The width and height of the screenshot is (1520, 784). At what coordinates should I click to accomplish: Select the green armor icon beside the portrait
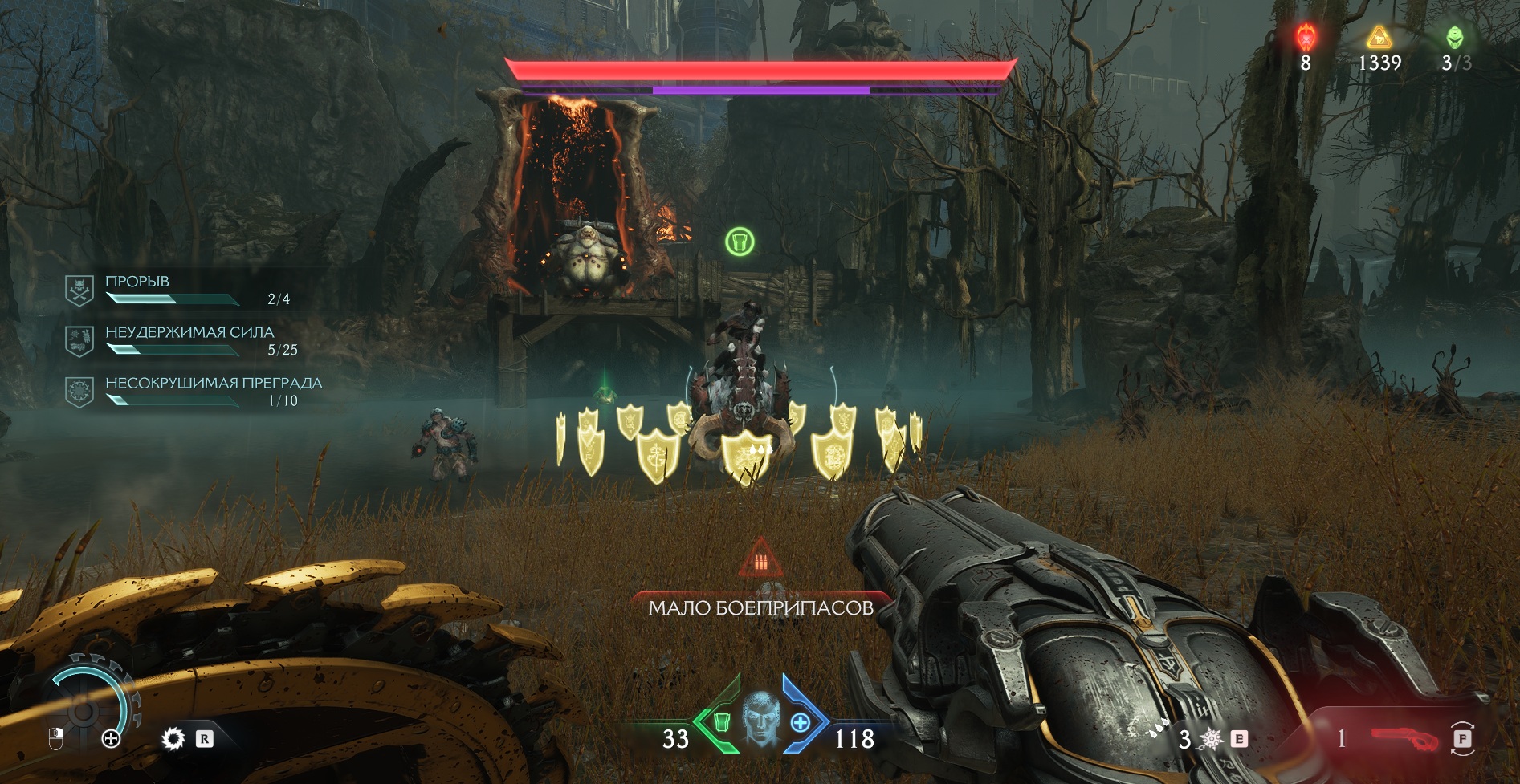coord(721,722)
